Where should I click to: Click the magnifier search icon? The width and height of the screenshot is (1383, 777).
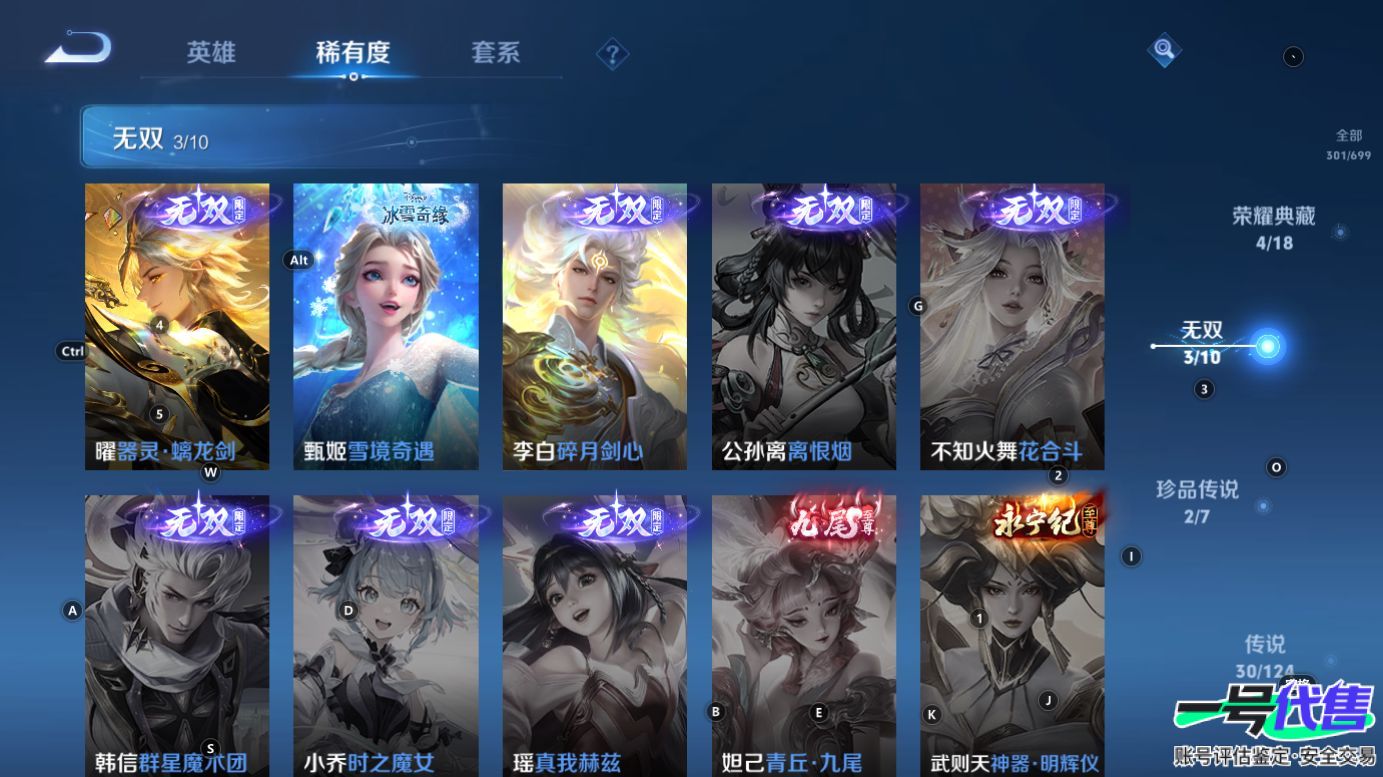(1163, 49)
